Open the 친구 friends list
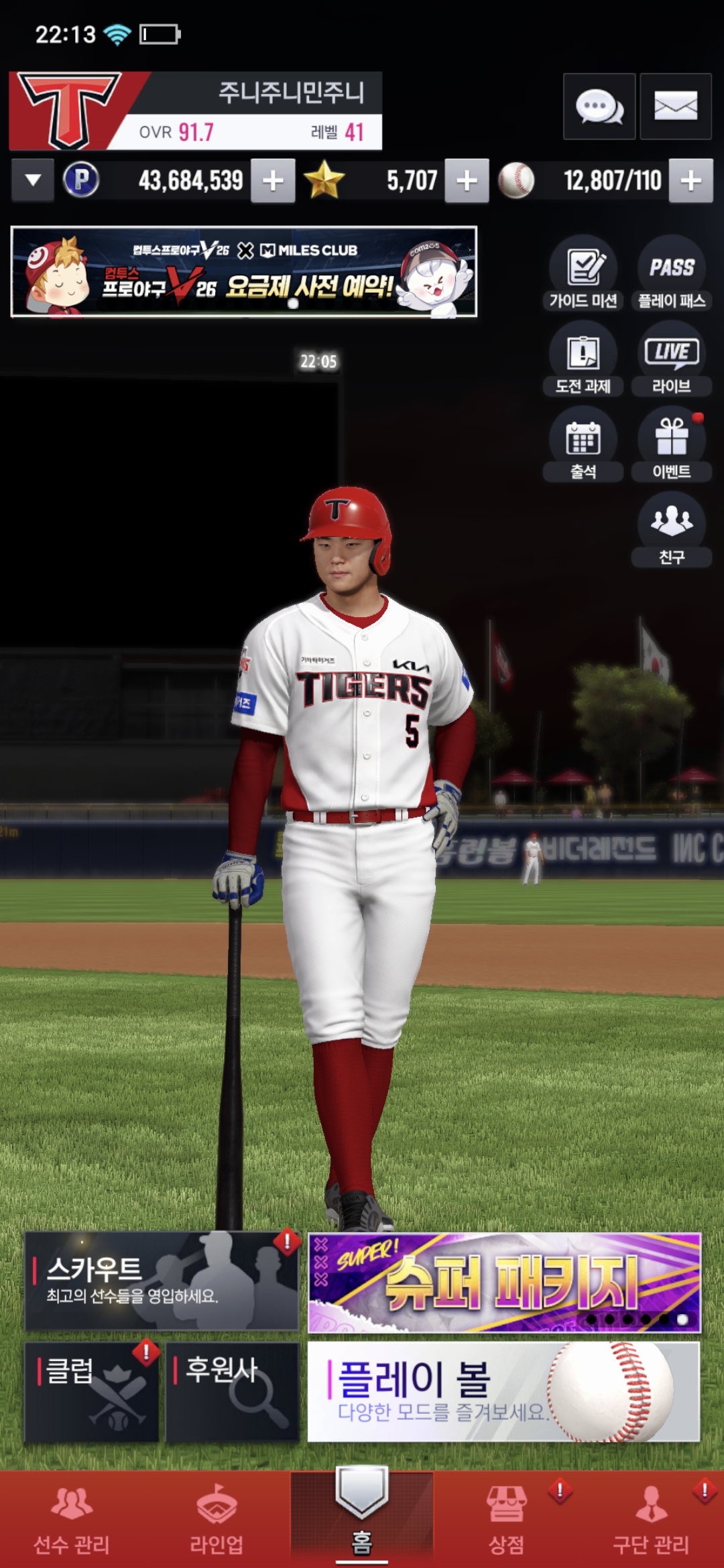 click(x=671, y=529)
